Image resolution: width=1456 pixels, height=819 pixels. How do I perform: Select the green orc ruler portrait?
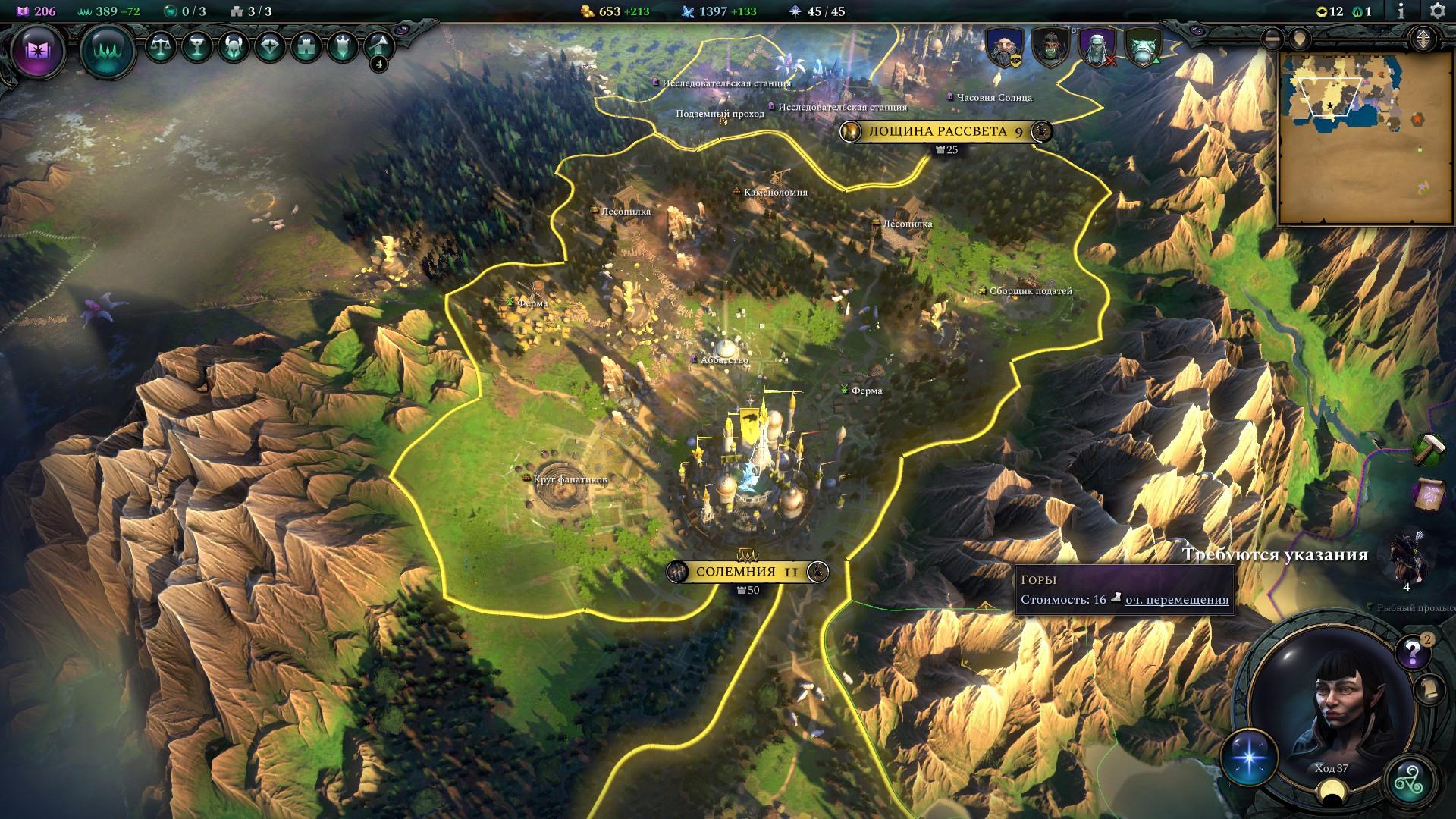(1050, 47)
